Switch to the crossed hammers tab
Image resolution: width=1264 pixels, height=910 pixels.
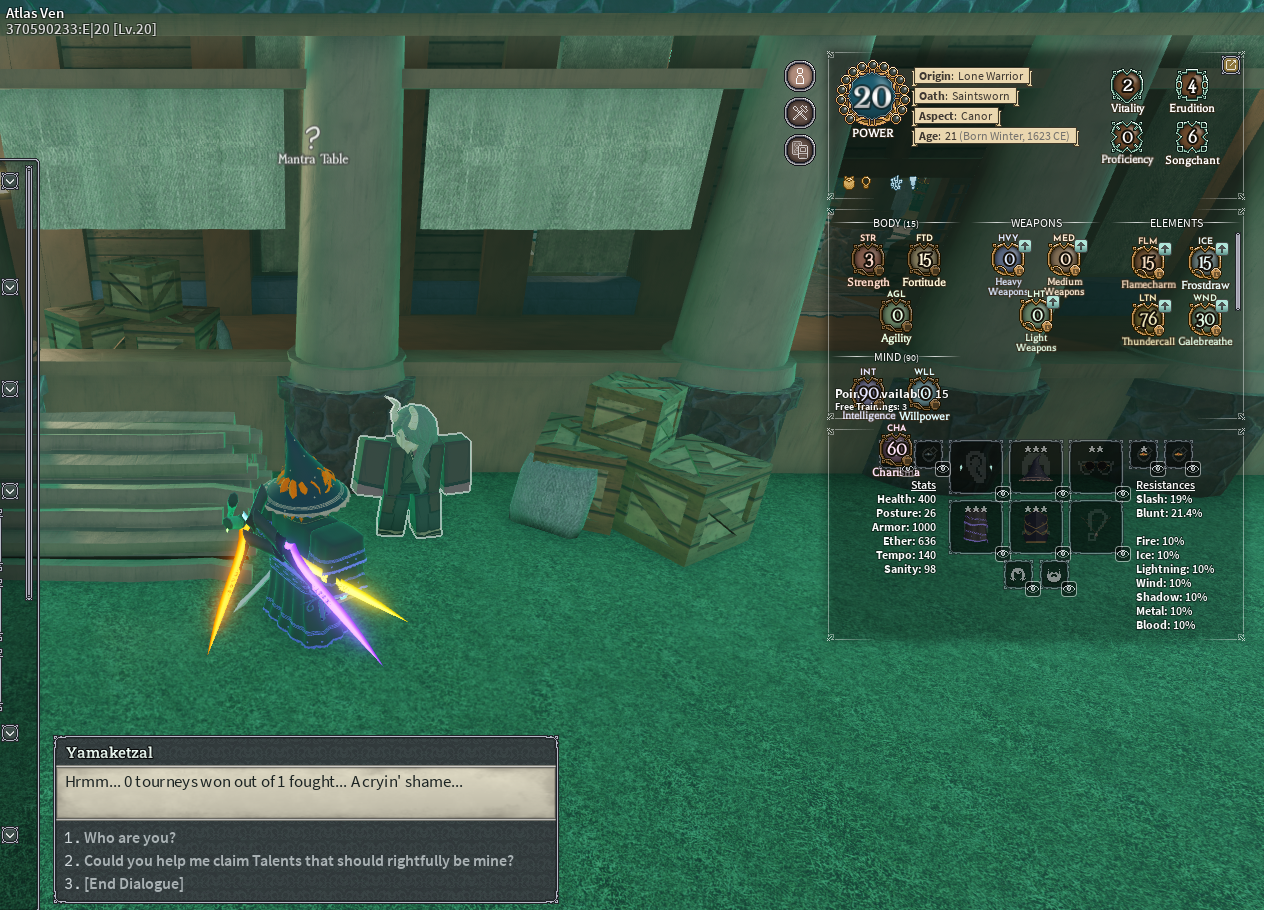[800, 113]
